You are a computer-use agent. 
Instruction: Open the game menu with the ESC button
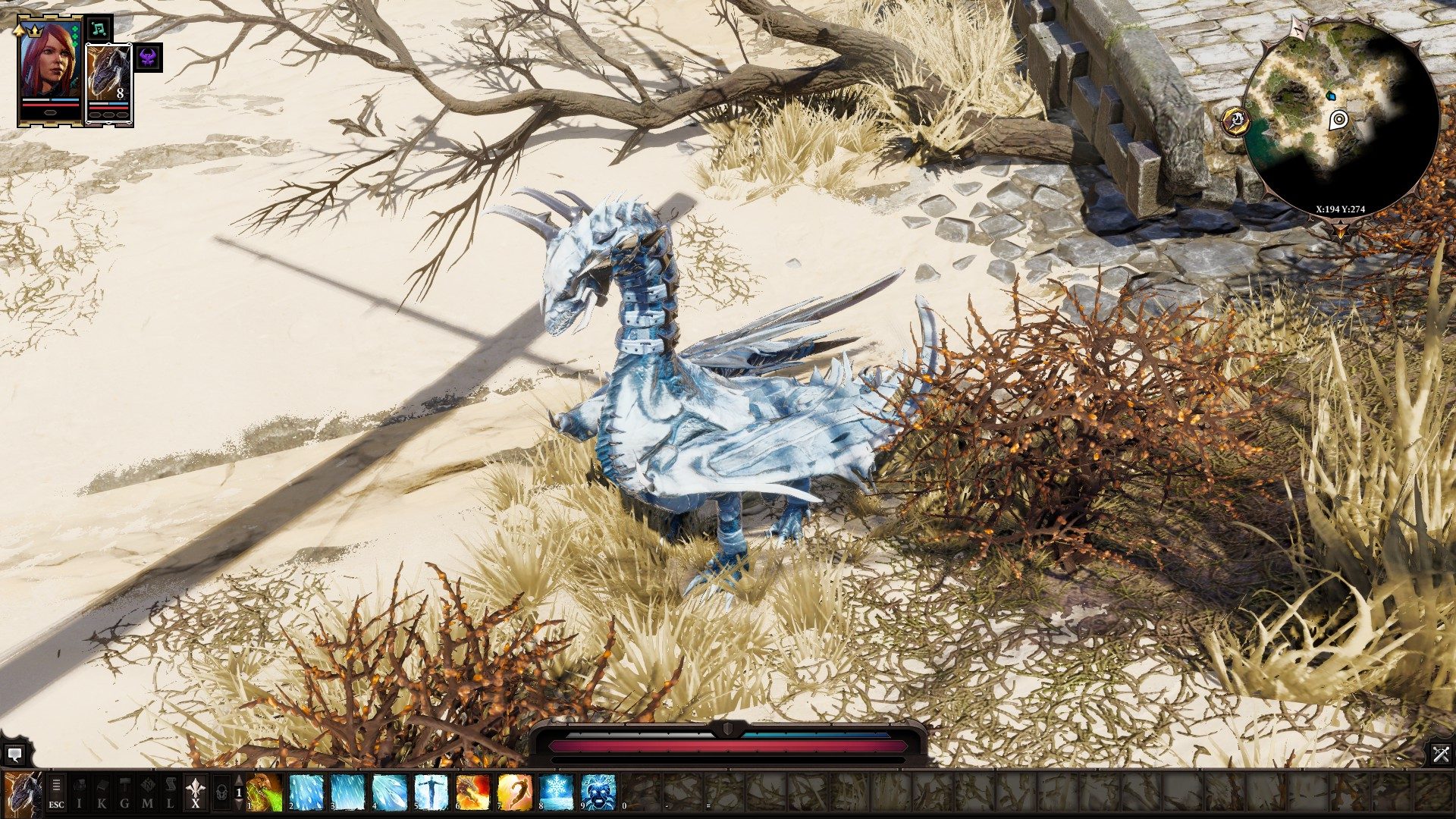pyautogui.click(x=57, y=804)
